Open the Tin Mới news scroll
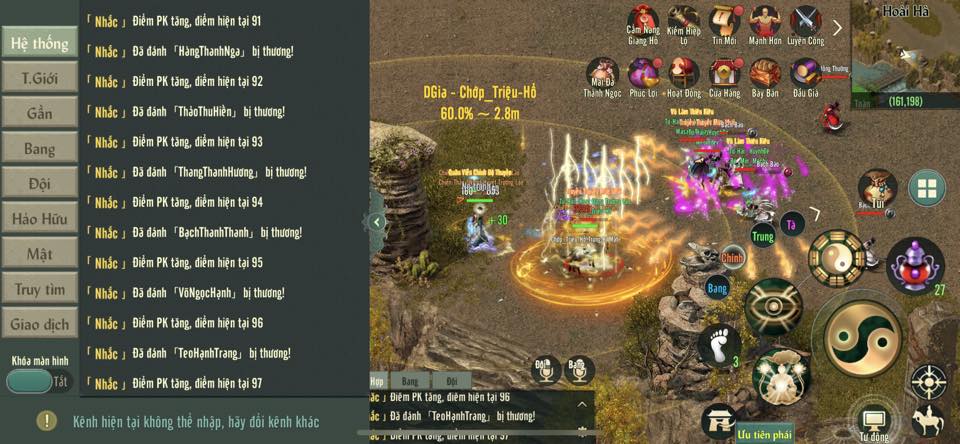960x444 pixels. [724, 22]
